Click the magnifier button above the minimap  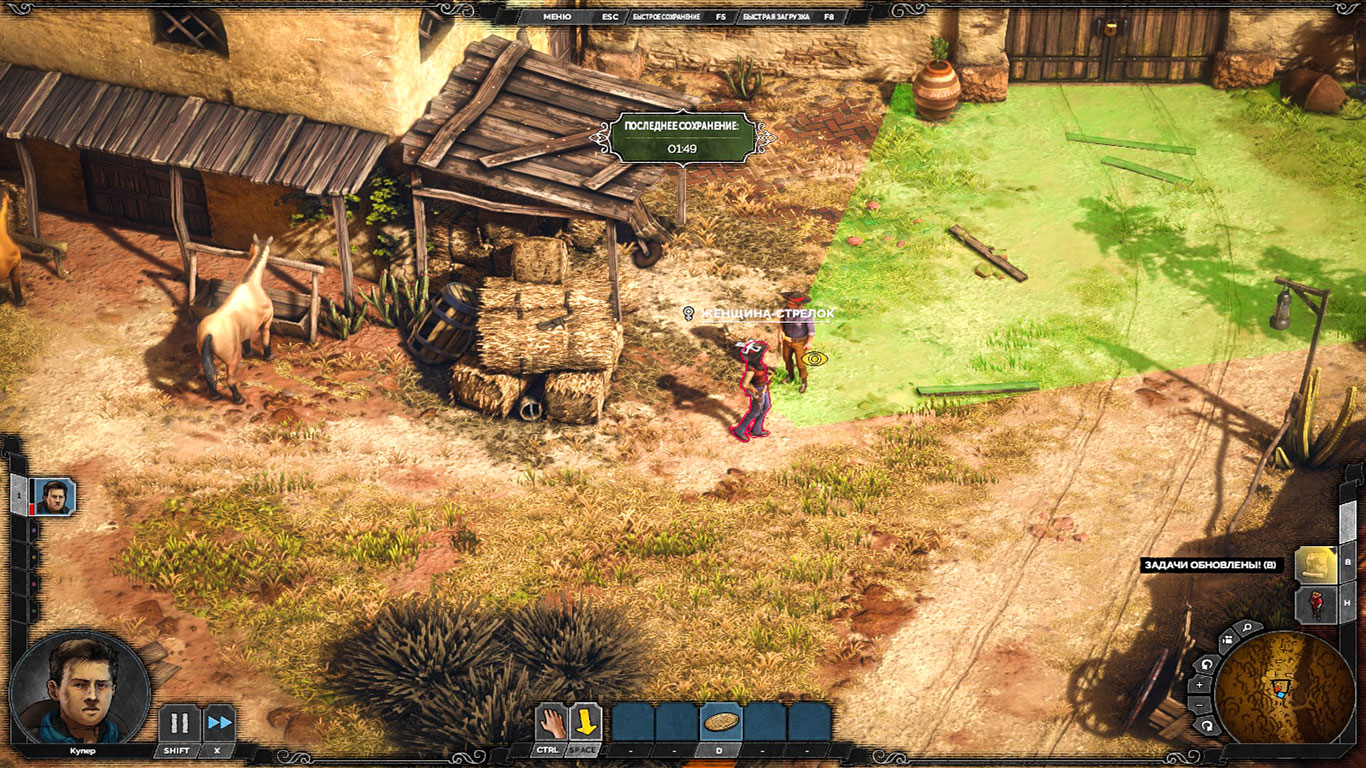coord(1247,629)
